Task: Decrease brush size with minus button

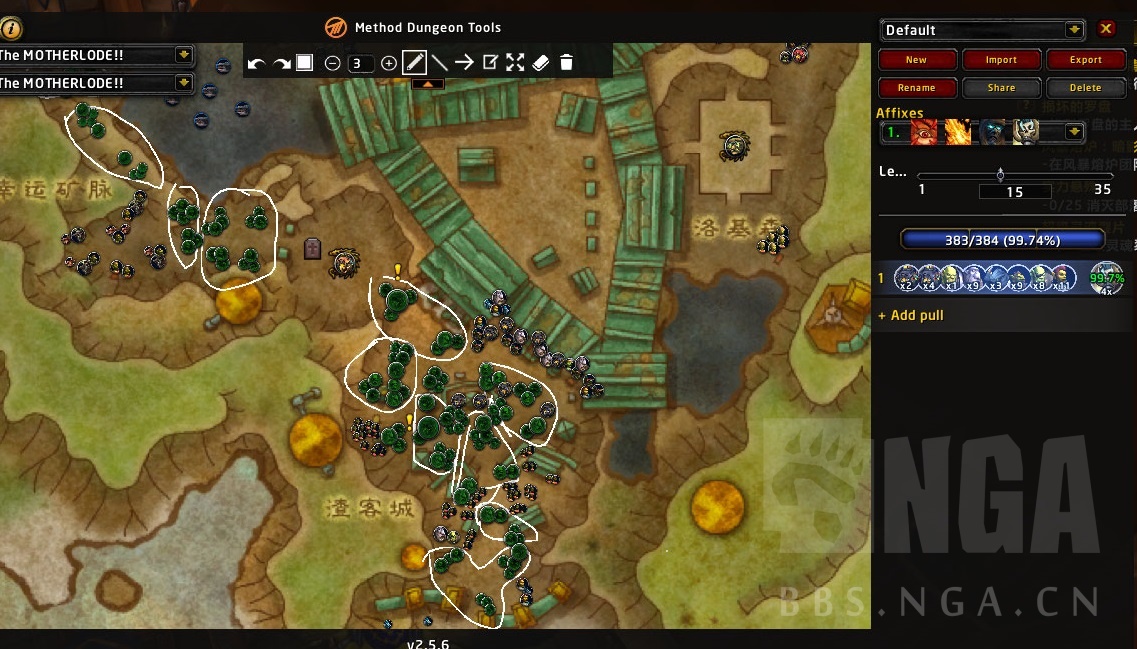Action: 333,64
